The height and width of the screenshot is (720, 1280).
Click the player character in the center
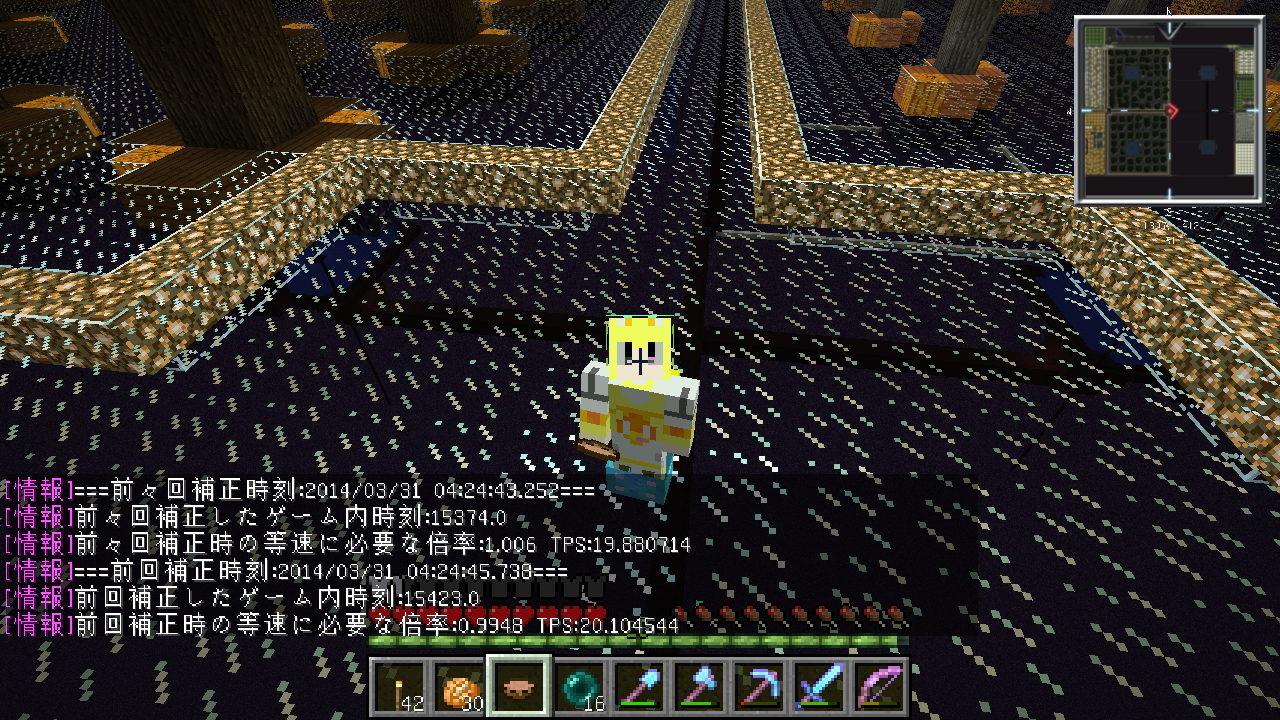pyautogui.click(x=640, y=400)
